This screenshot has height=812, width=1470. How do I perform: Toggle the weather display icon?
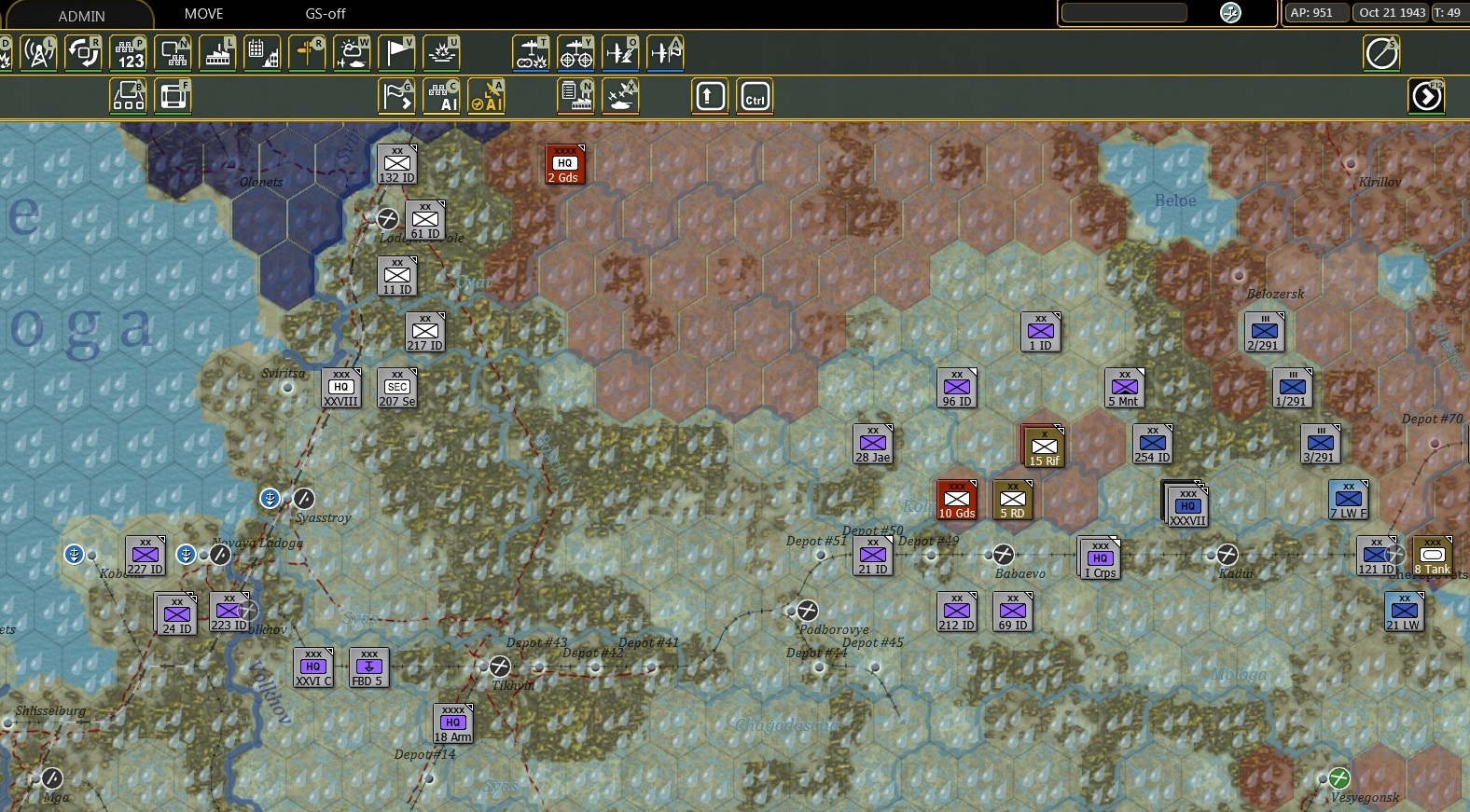pos(350,53)
